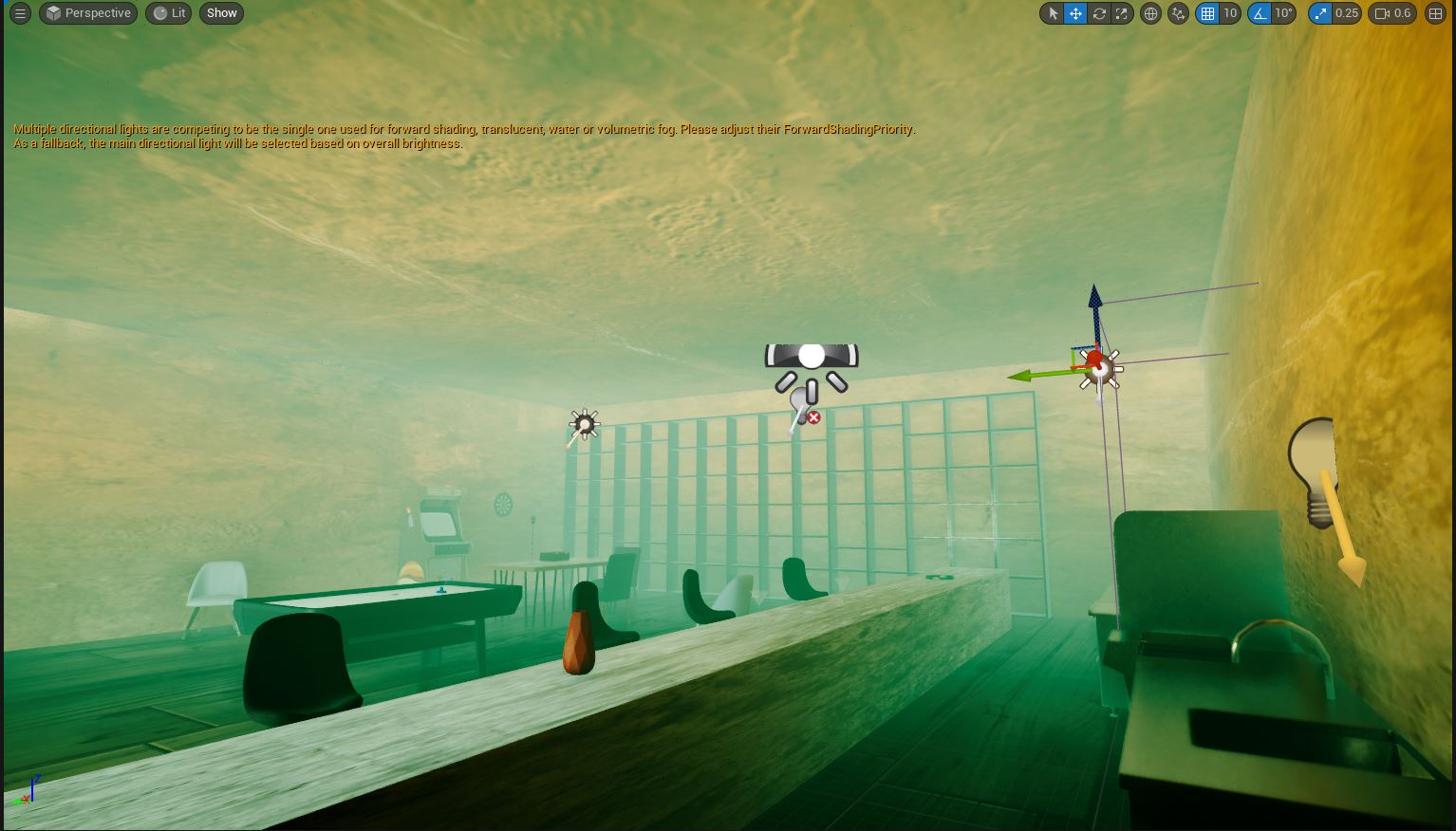Open the 10° rotation snap value dropdown

[1283, 13]
